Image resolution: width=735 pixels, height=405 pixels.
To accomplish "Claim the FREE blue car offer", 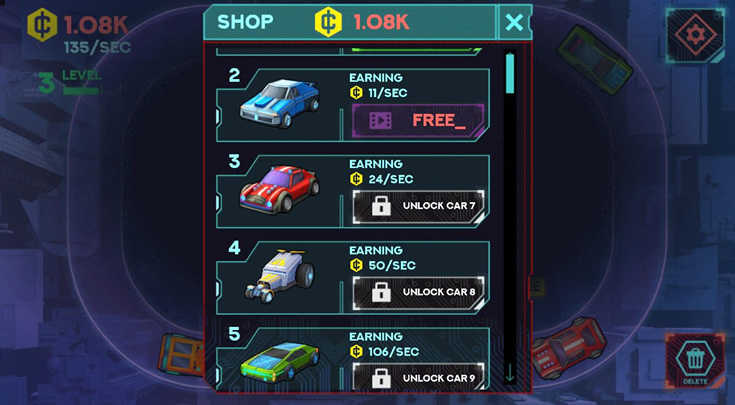I will point(418,121).
